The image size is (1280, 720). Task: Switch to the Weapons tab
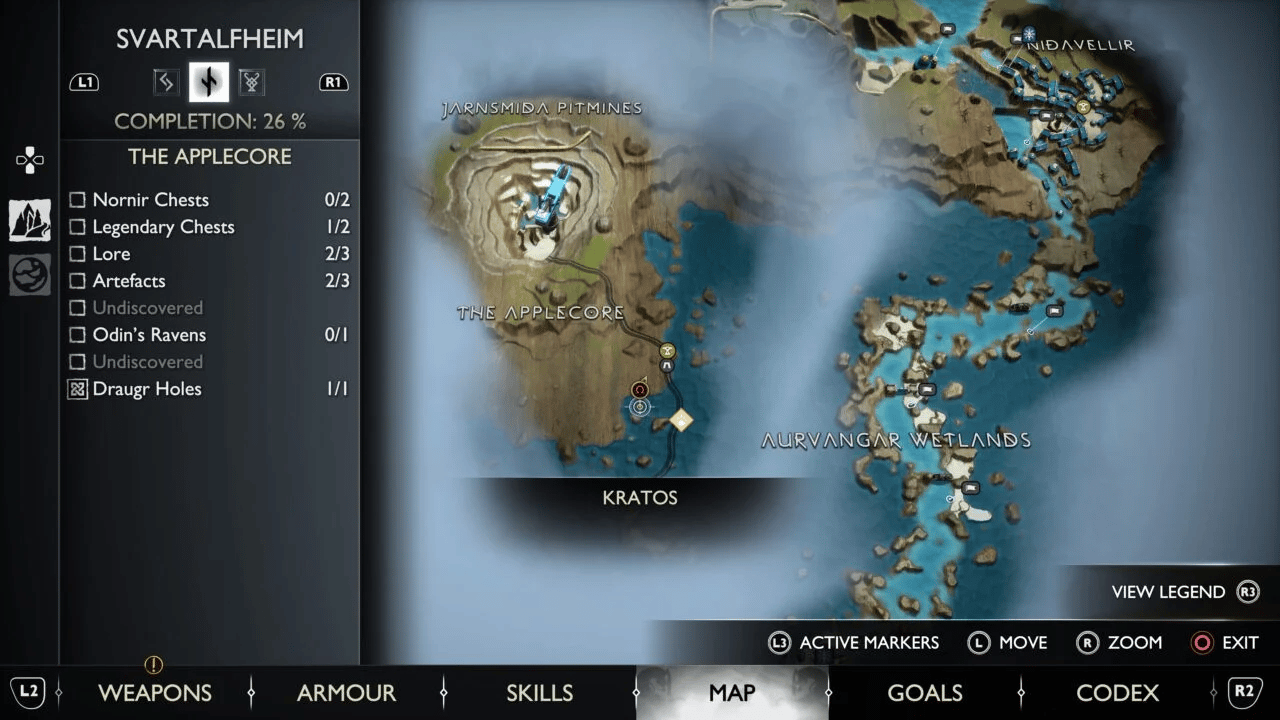[154, 692]
